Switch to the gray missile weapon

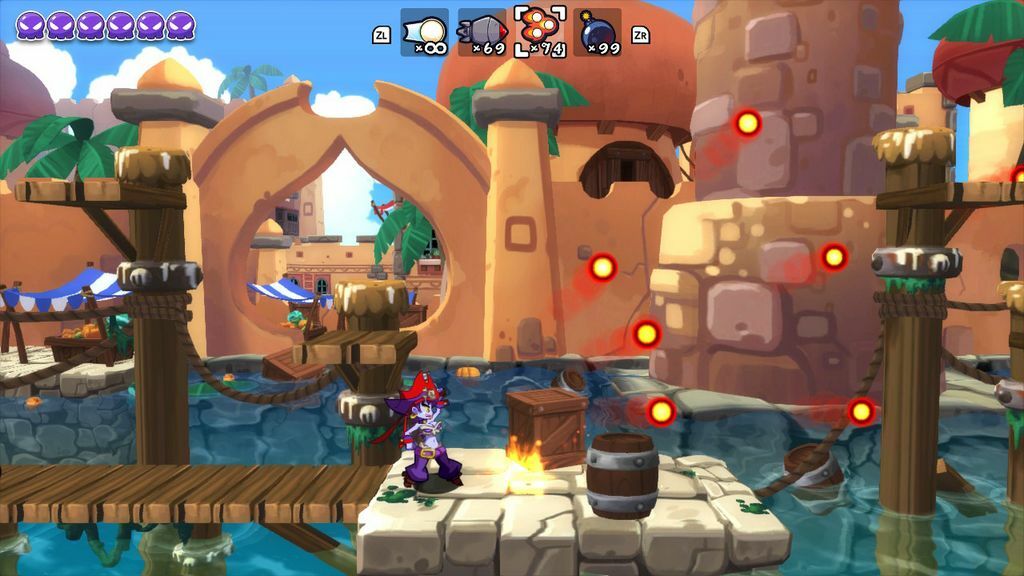(x=482, y=32)
